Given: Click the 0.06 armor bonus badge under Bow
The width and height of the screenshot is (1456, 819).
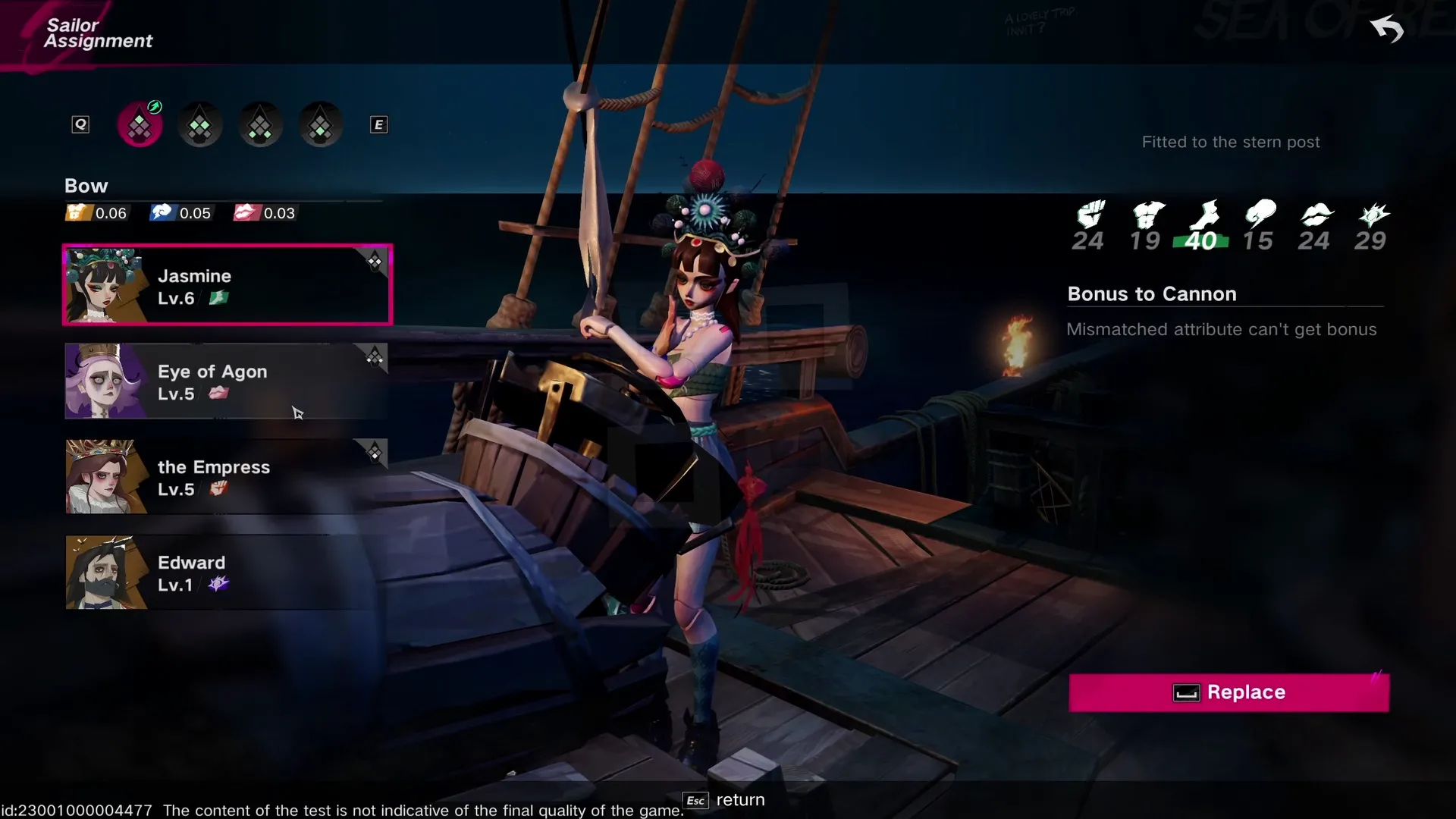Looking at the screenshot, I should point(96,213).
